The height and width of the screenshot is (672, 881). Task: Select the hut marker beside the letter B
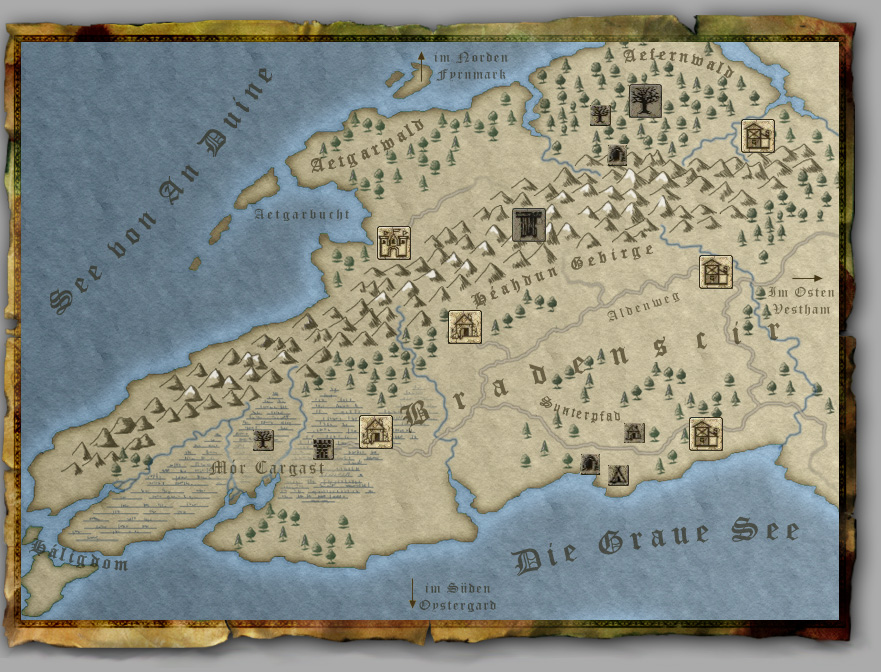pyautogui.click(x=376, y=431)
